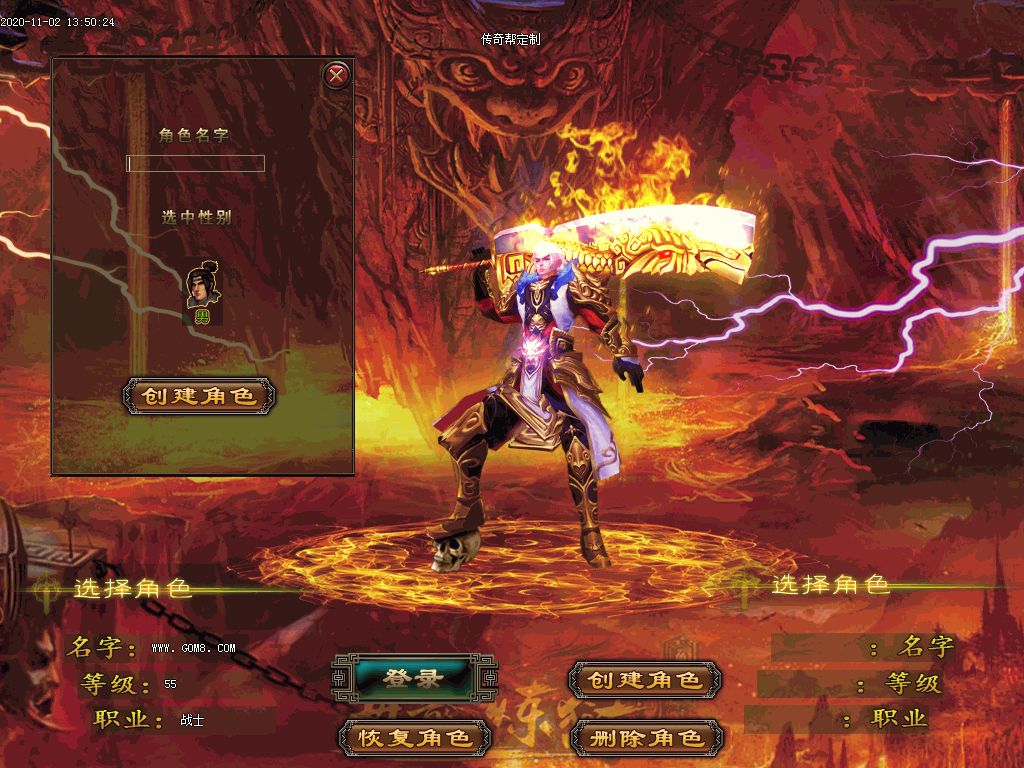Screen dimensions: 1024x768
Task: Select the 恢复角色 restore character button
Action: pos(415,738)
